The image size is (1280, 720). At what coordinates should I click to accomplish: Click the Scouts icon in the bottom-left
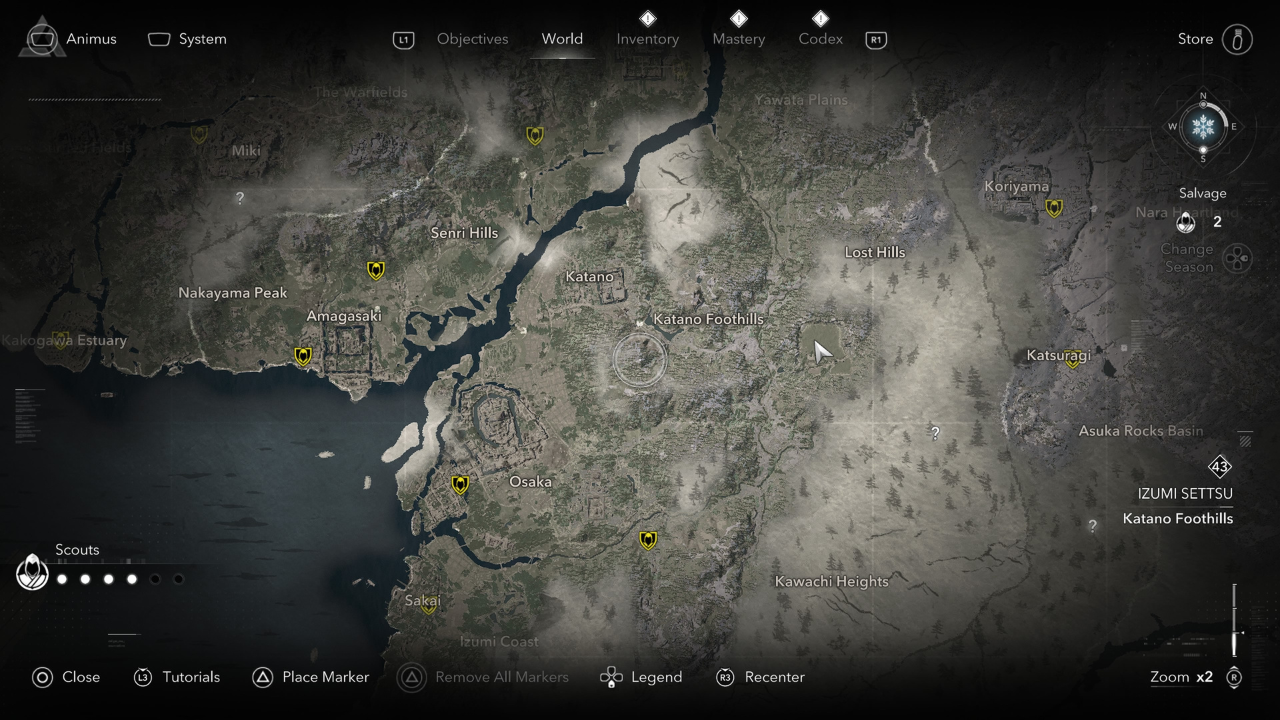coord(32,572)
